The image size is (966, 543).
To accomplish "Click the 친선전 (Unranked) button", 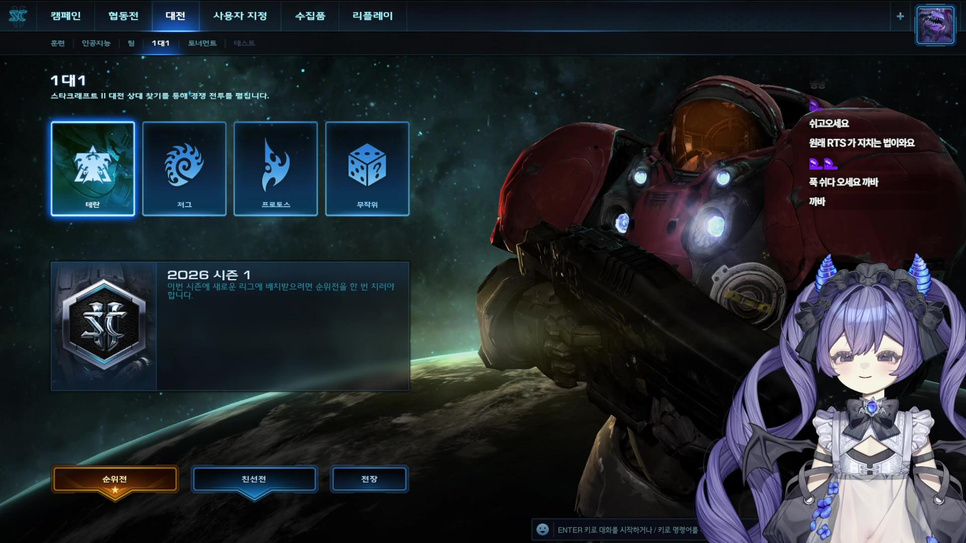I will [x=254, y=480].
